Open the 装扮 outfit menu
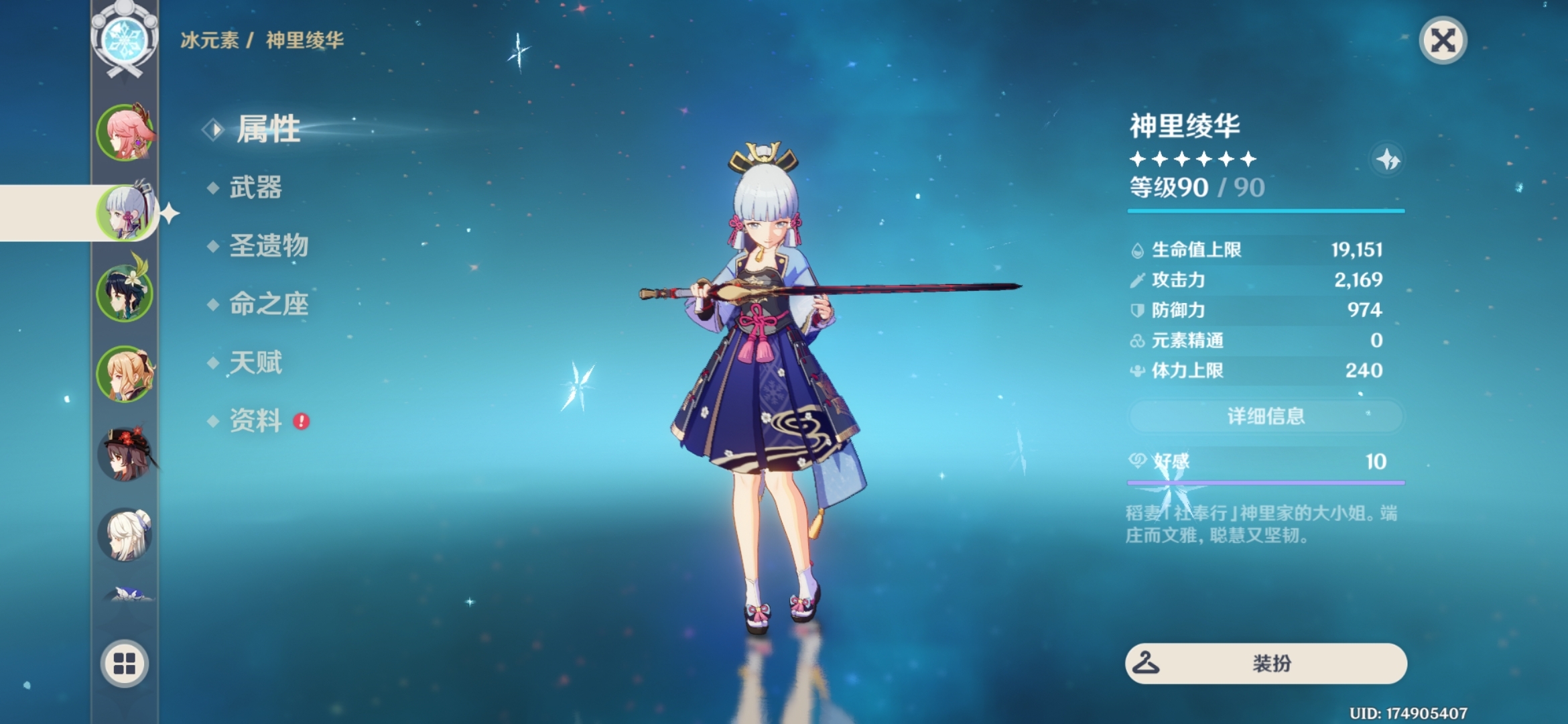This screenshot has height=724, width=1568. [x=1265, y=664]
